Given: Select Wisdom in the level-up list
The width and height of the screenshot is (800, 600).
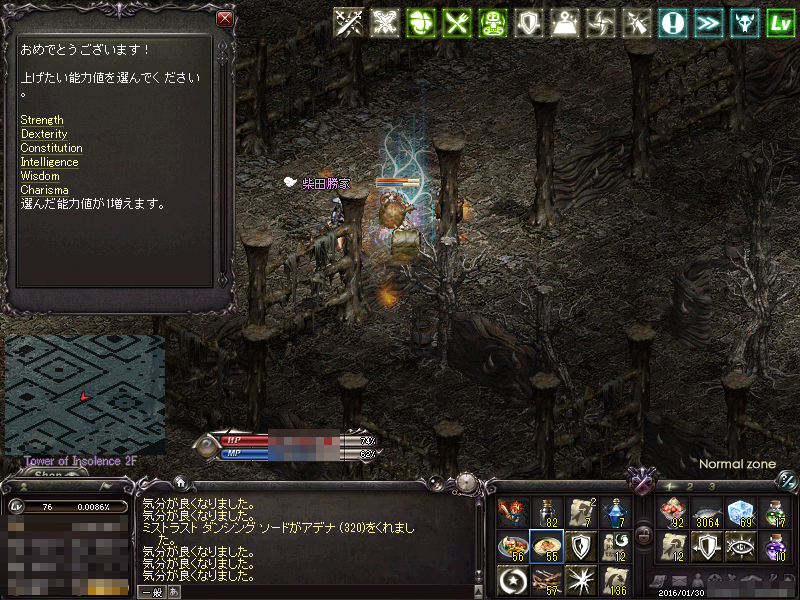Looking at the screenshot, I should pyautogui.click(x=40, y=176).
